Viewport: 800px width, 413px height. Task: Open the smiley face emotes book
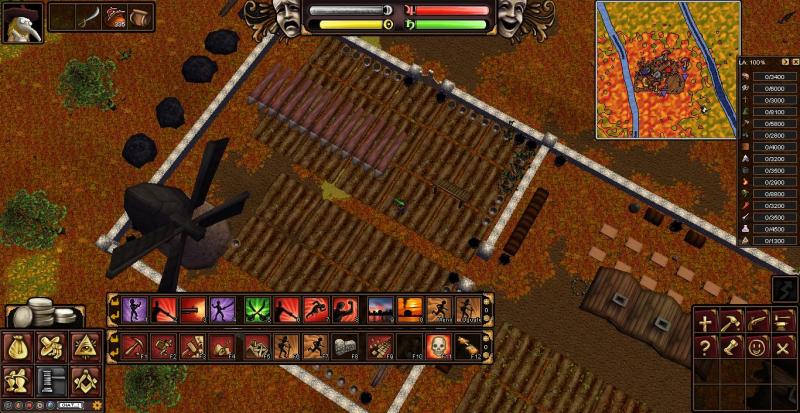[758, 348]
